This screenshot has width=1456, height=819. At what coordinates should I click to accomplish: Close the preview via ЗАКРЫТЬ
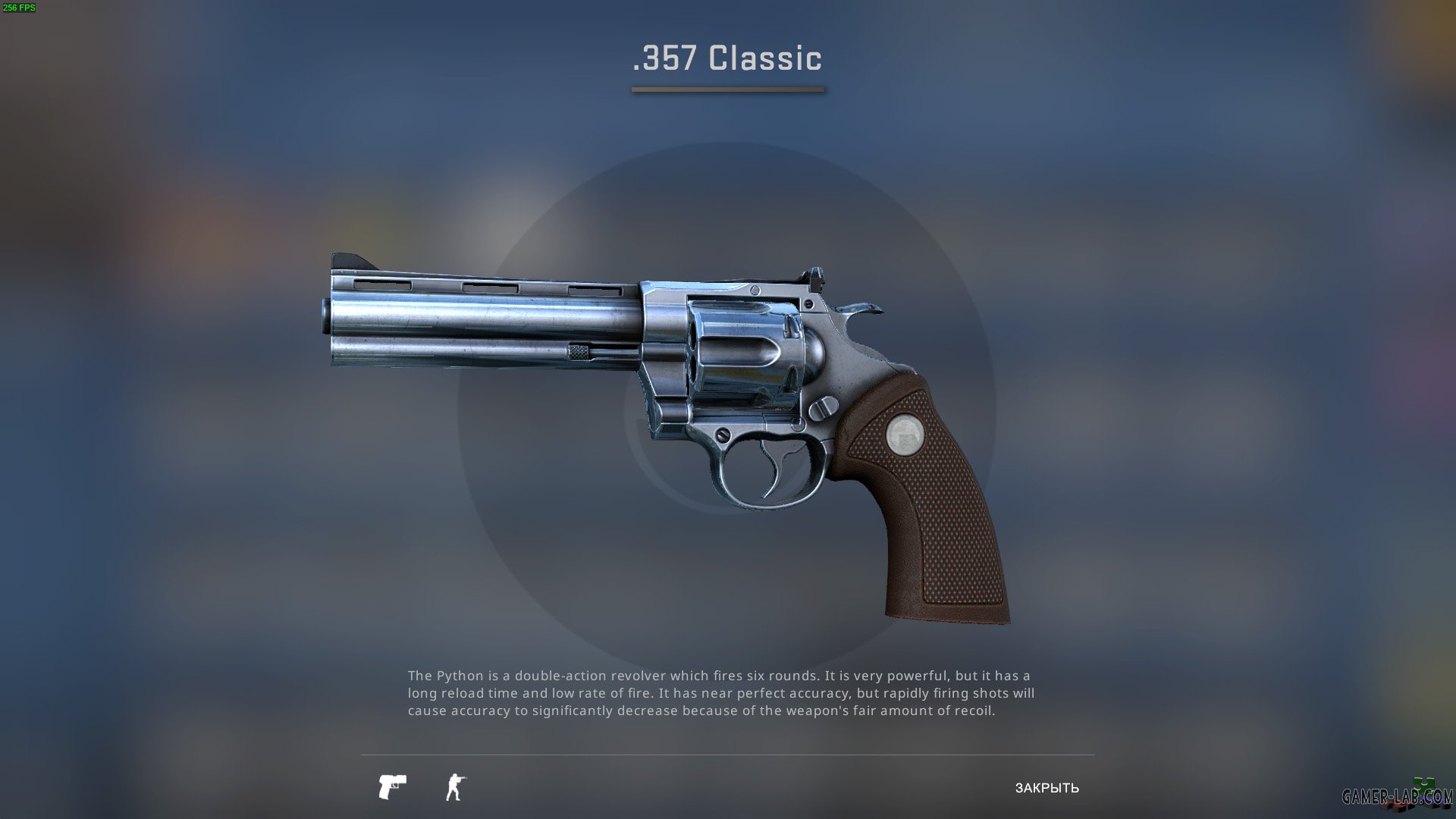click(x=1047, y=789)
